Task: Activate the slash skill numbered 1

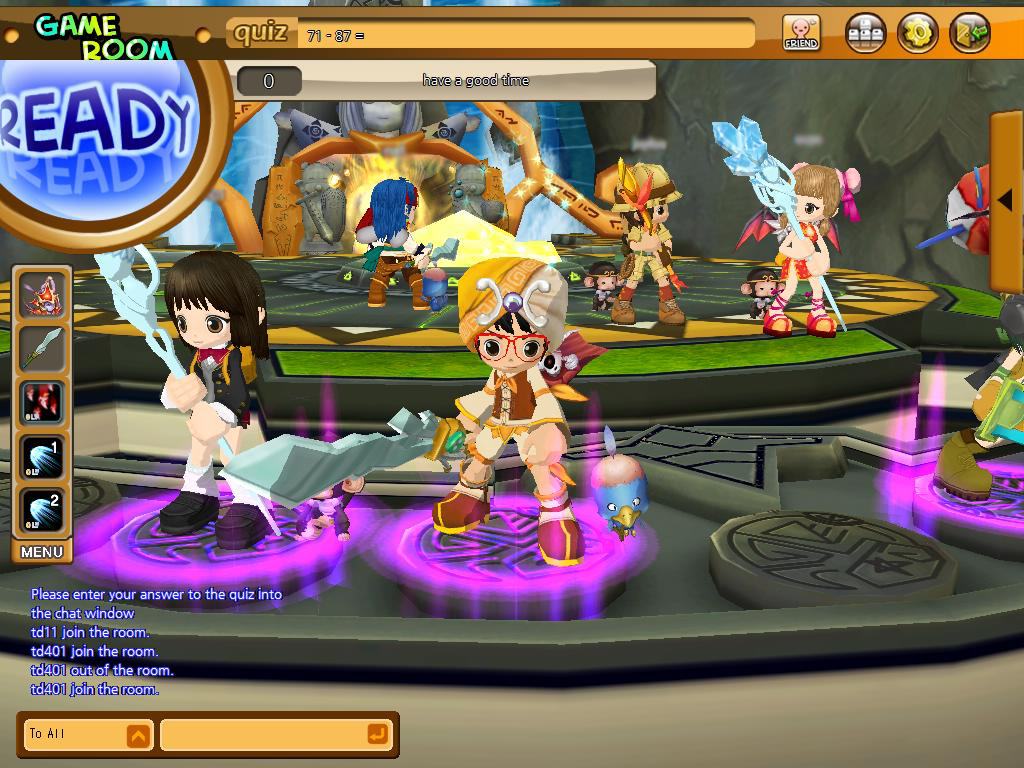Action: click(42, 457)
